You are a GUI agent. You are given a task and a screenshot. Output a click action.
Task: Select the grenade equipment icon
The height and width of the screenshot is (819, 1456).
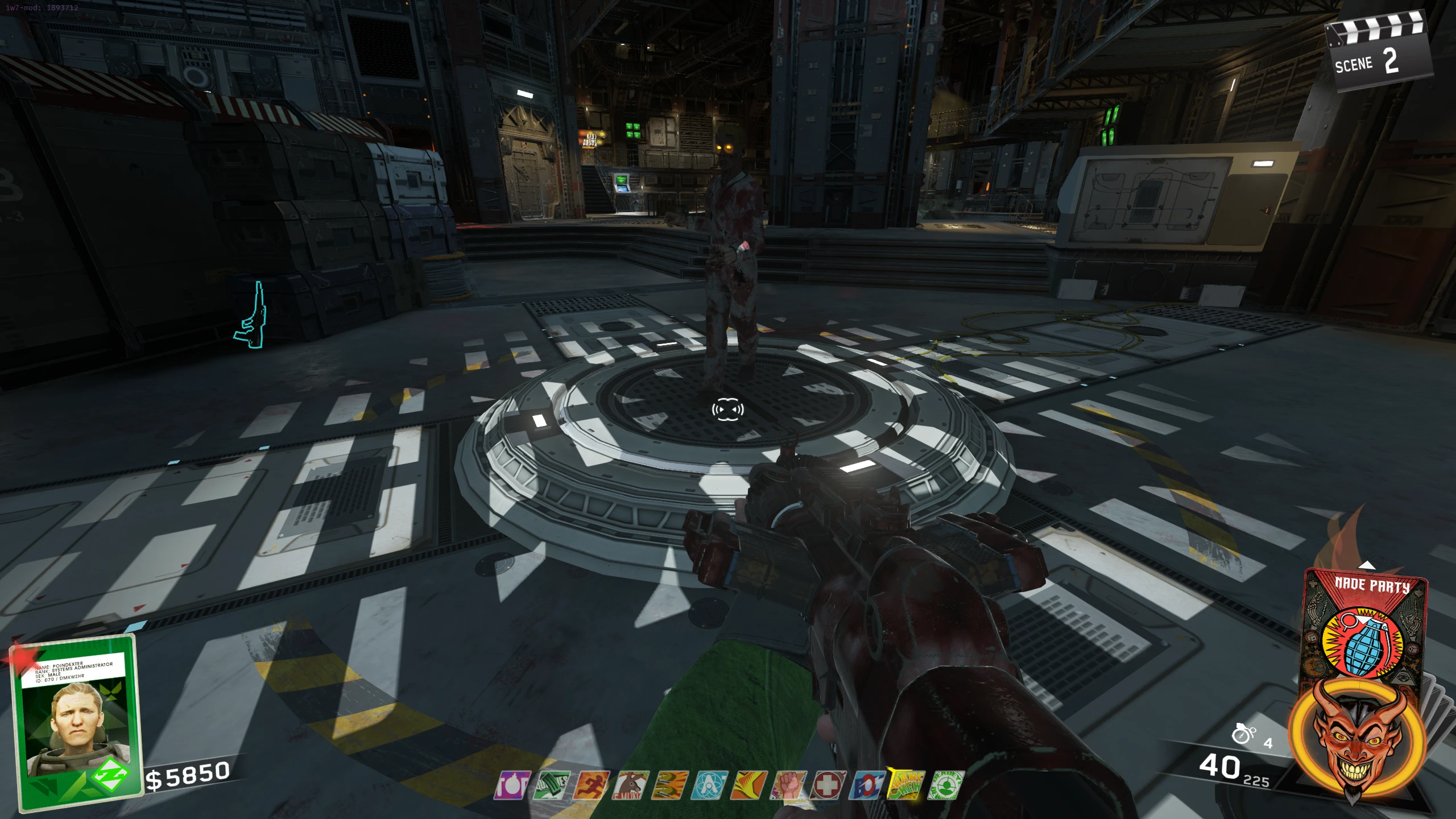coord(1243,734)
